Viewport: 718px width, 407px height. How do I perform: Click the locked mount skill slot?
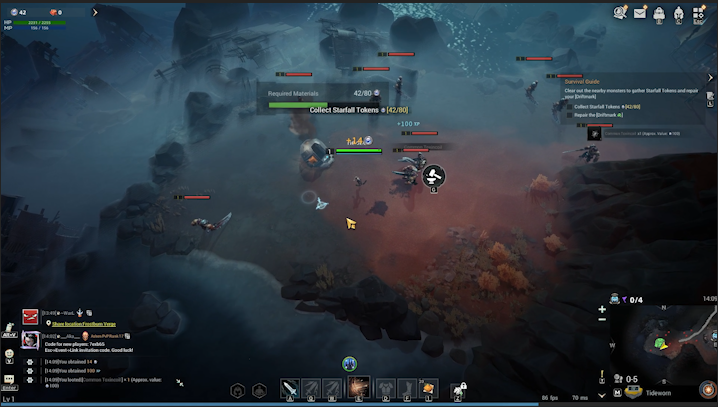pos(461,388)
